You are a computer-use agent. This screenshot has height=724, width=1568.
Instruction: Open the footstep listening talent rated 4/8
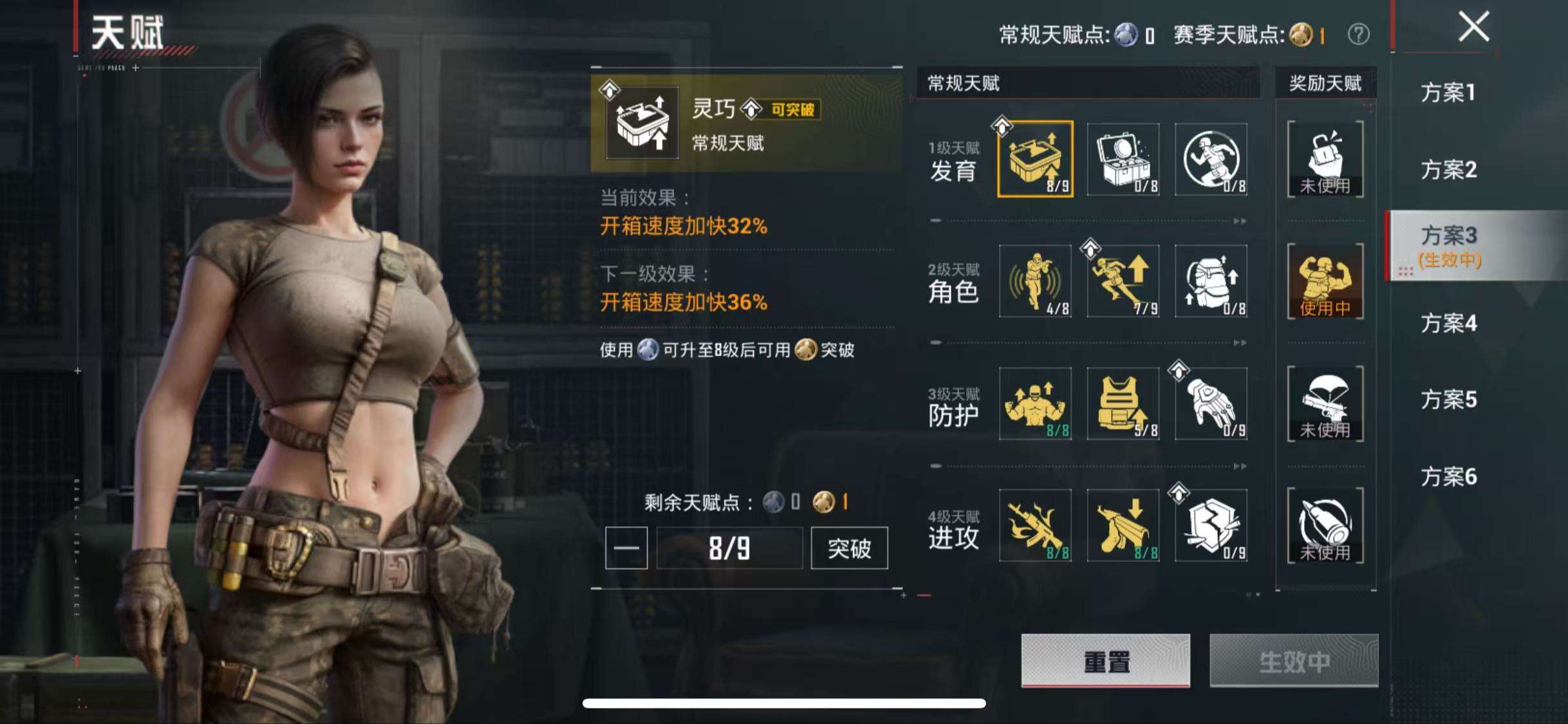coord(1036,282)
